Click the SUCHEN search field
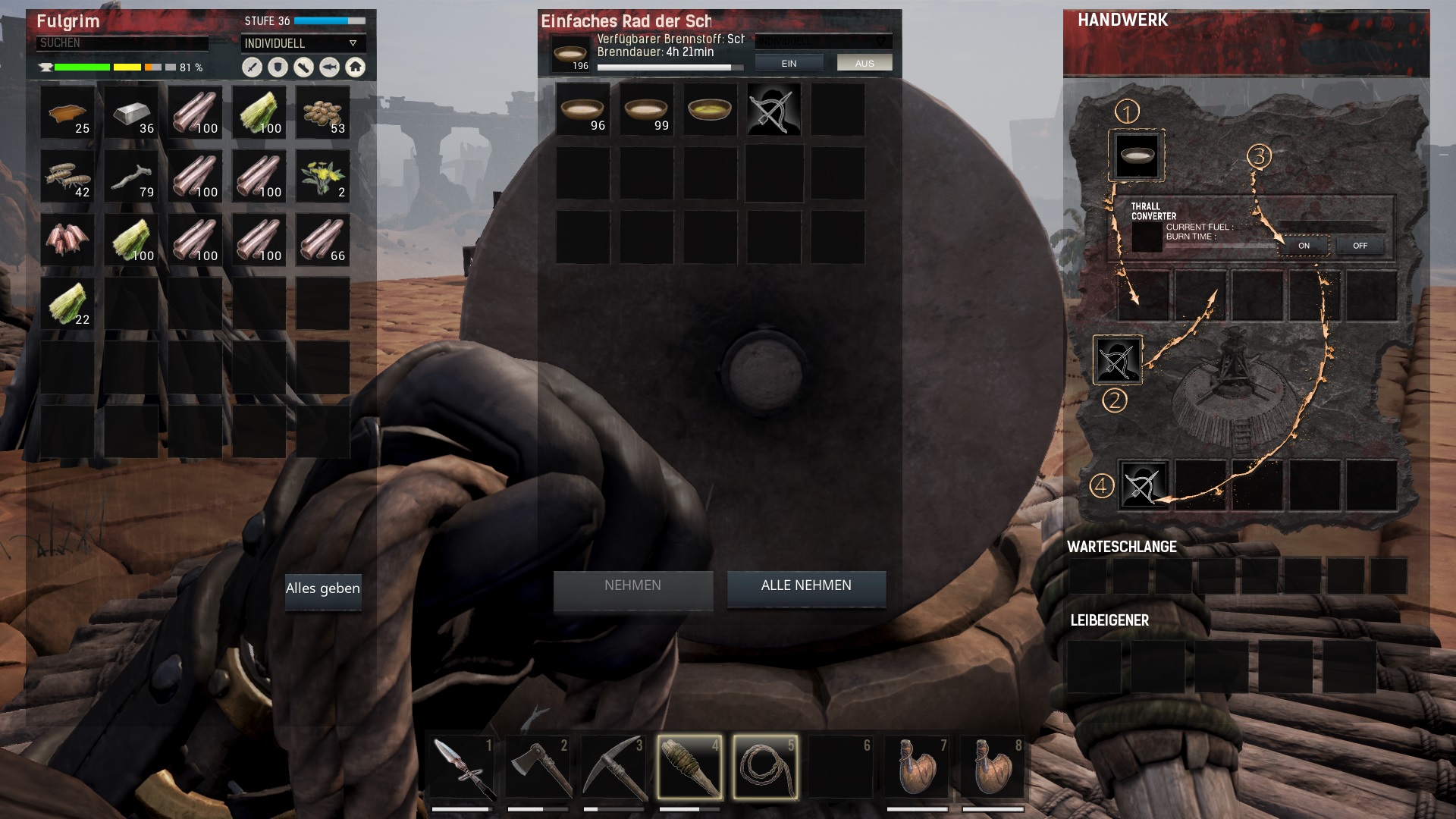The height and width of the screenshot is (819, 1456). click(121, 43)
